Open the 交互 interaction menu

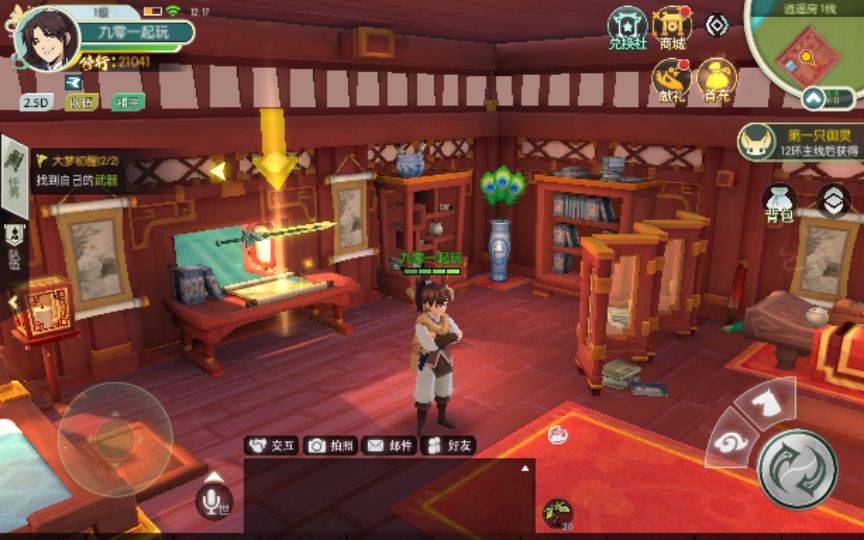[272, 446]
